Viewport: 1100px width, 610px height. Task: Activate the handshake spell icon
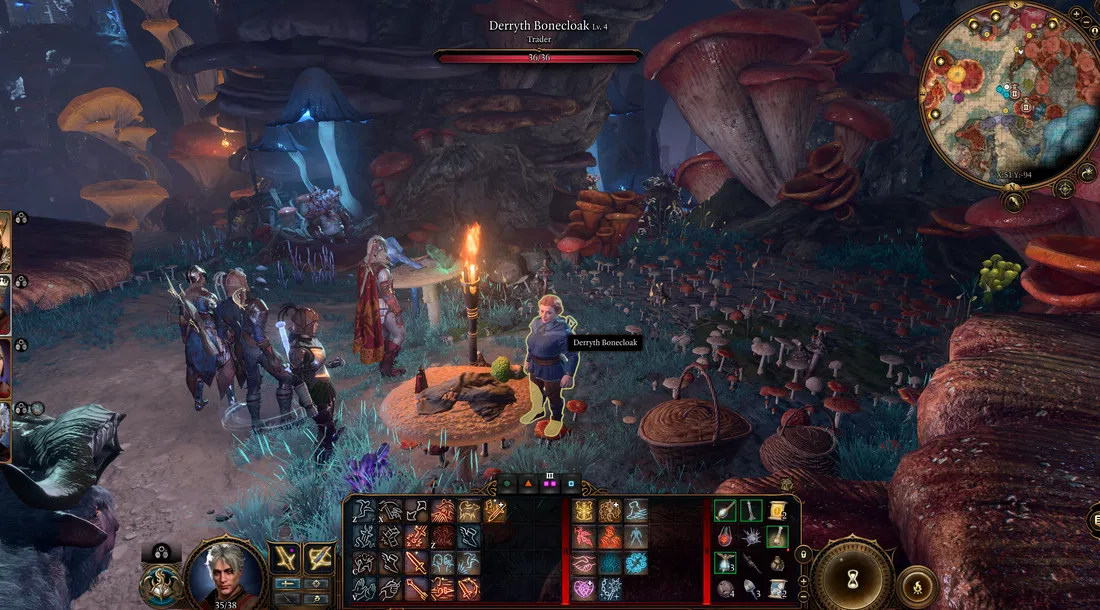[x=582, y=564]
